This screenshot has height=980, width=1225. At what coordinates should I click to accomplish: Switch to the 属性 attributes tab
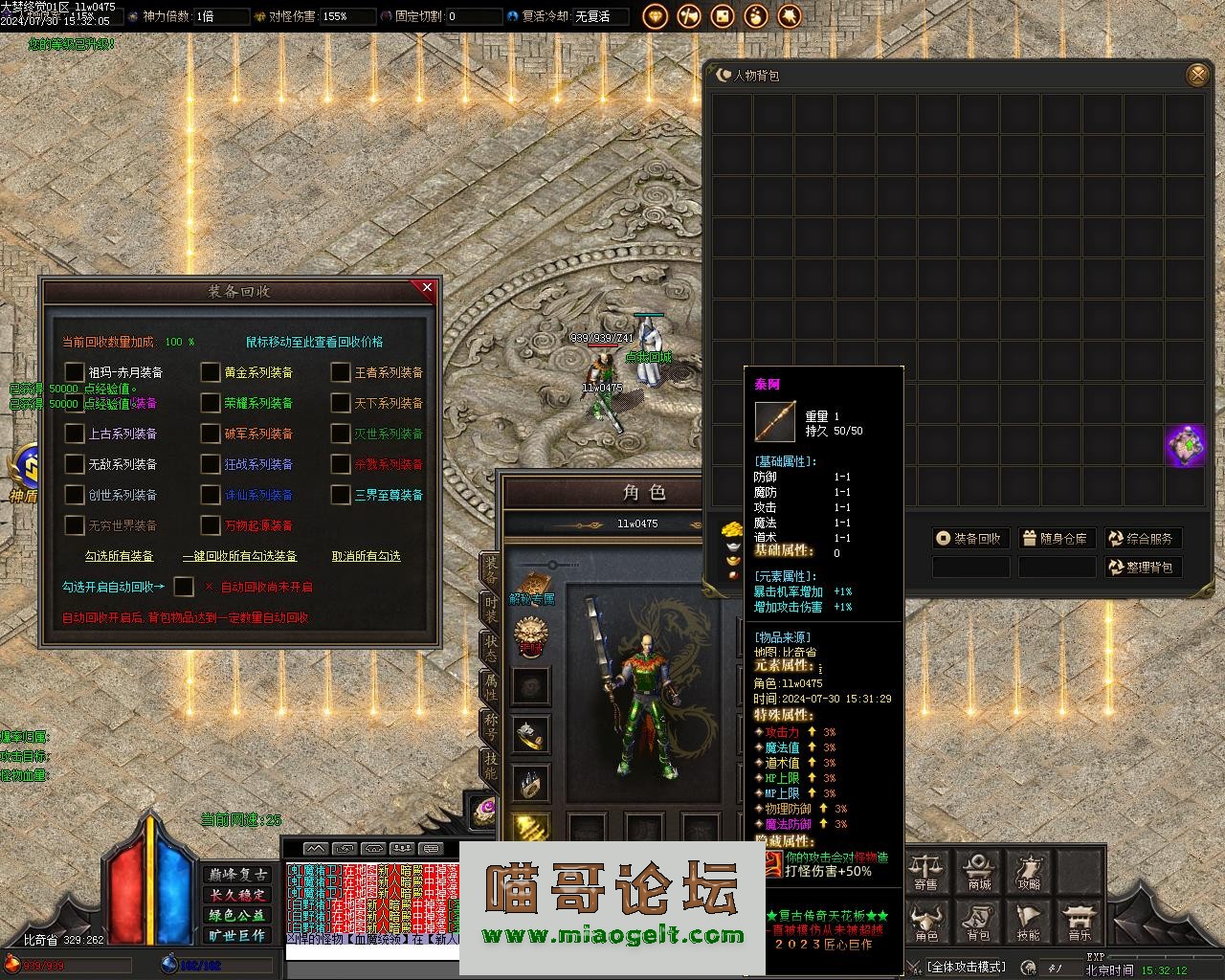[x=490, y=685]
